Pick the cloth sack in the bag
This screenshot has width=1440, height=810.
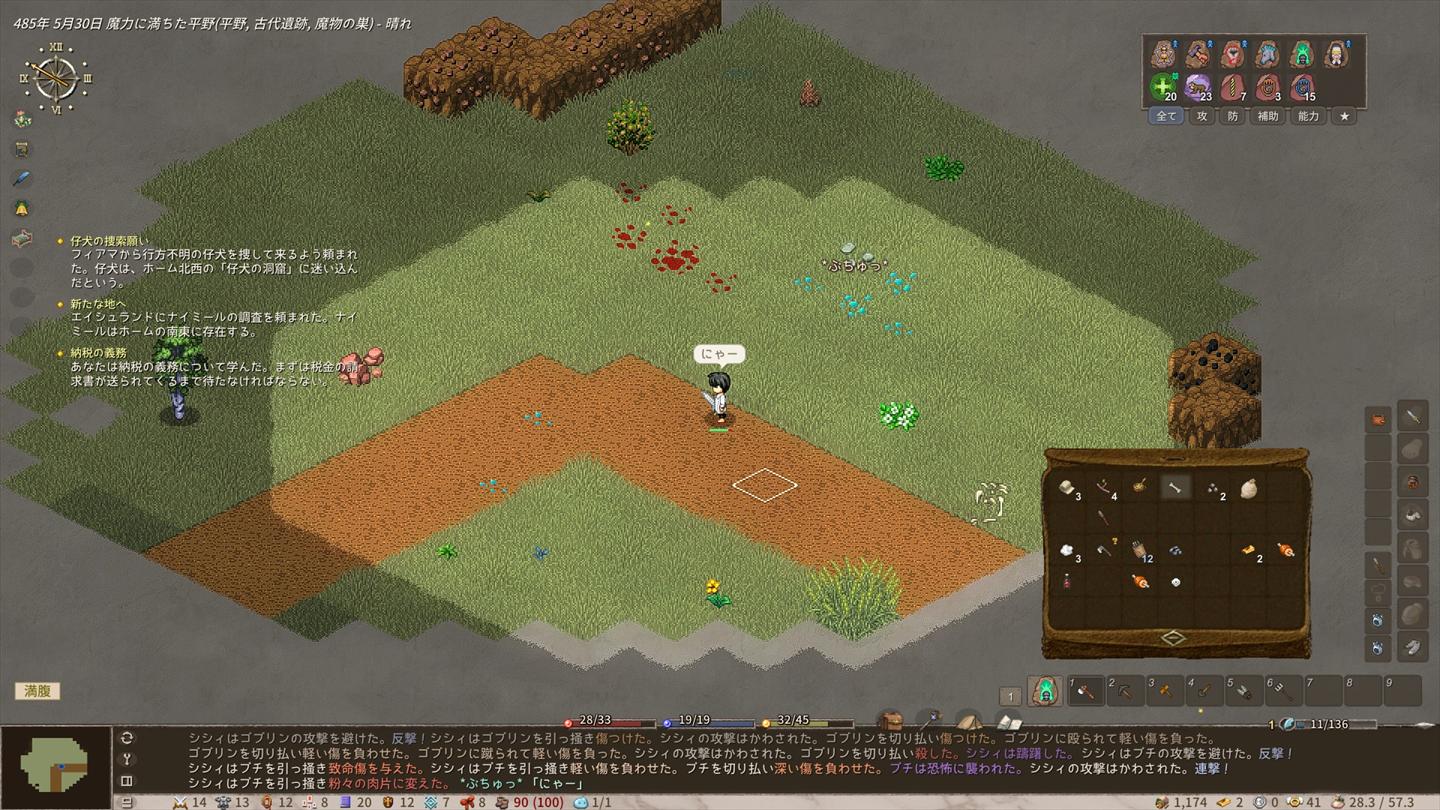[x=1248, y=489]
